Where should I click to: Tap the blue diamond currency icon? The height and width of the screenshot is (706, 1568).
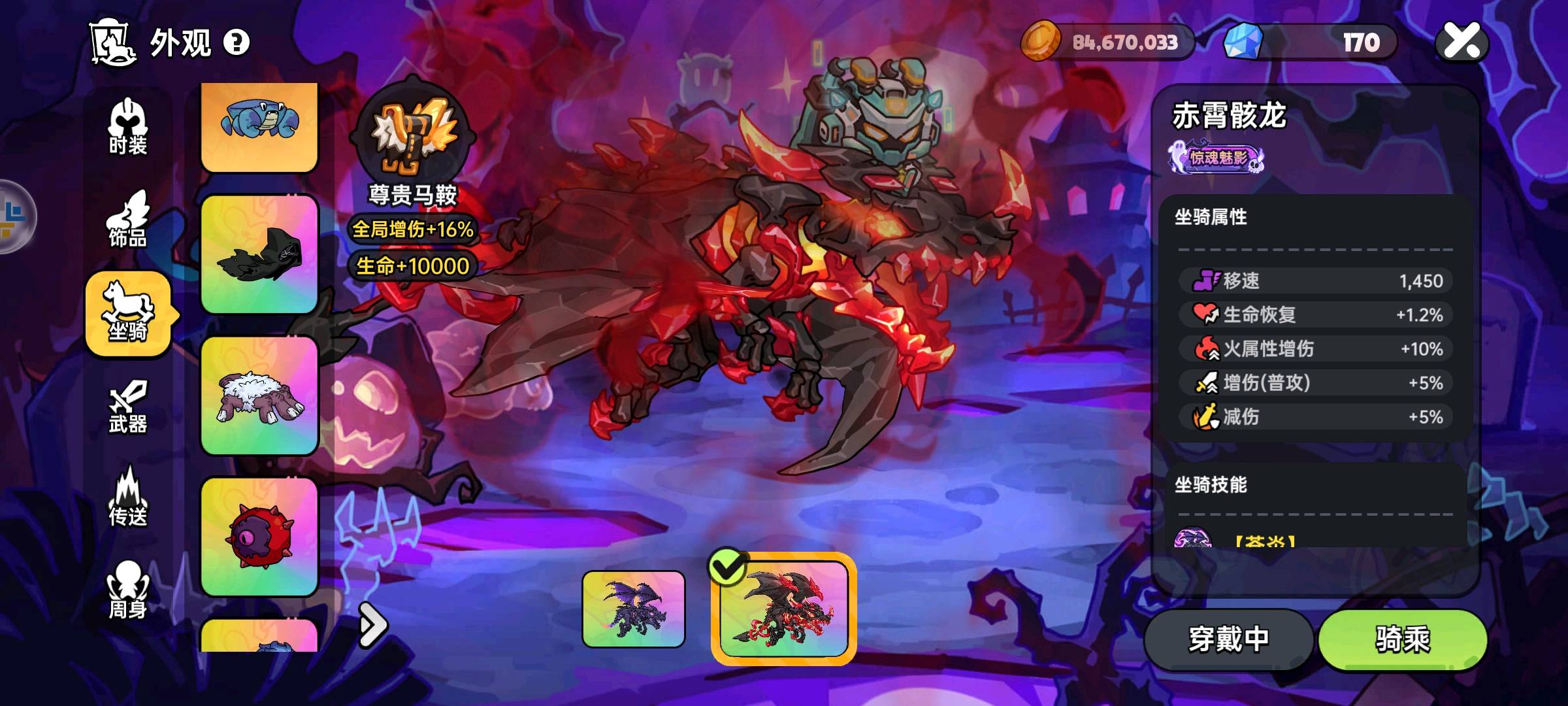pos(1243,42)
